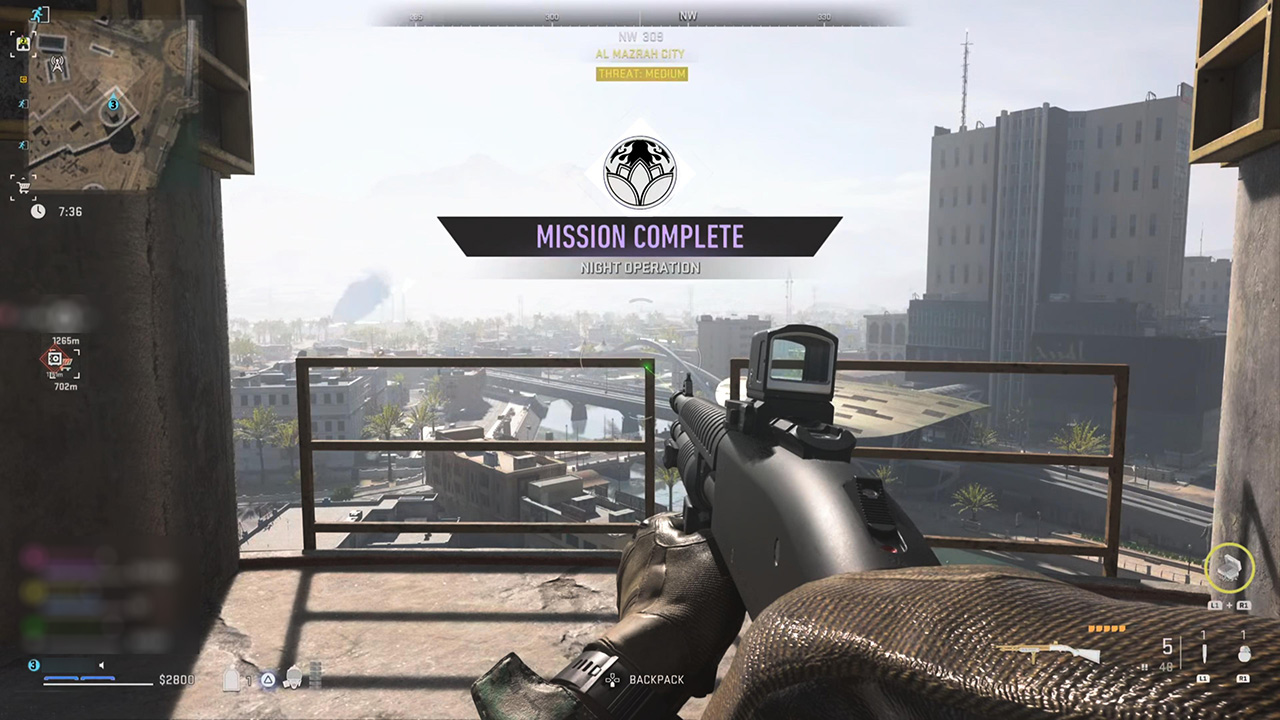Viewport: 1280px width, 720px height.
Task: Select the throwing knife lethal equipment icon
Action: [1203, 652]
